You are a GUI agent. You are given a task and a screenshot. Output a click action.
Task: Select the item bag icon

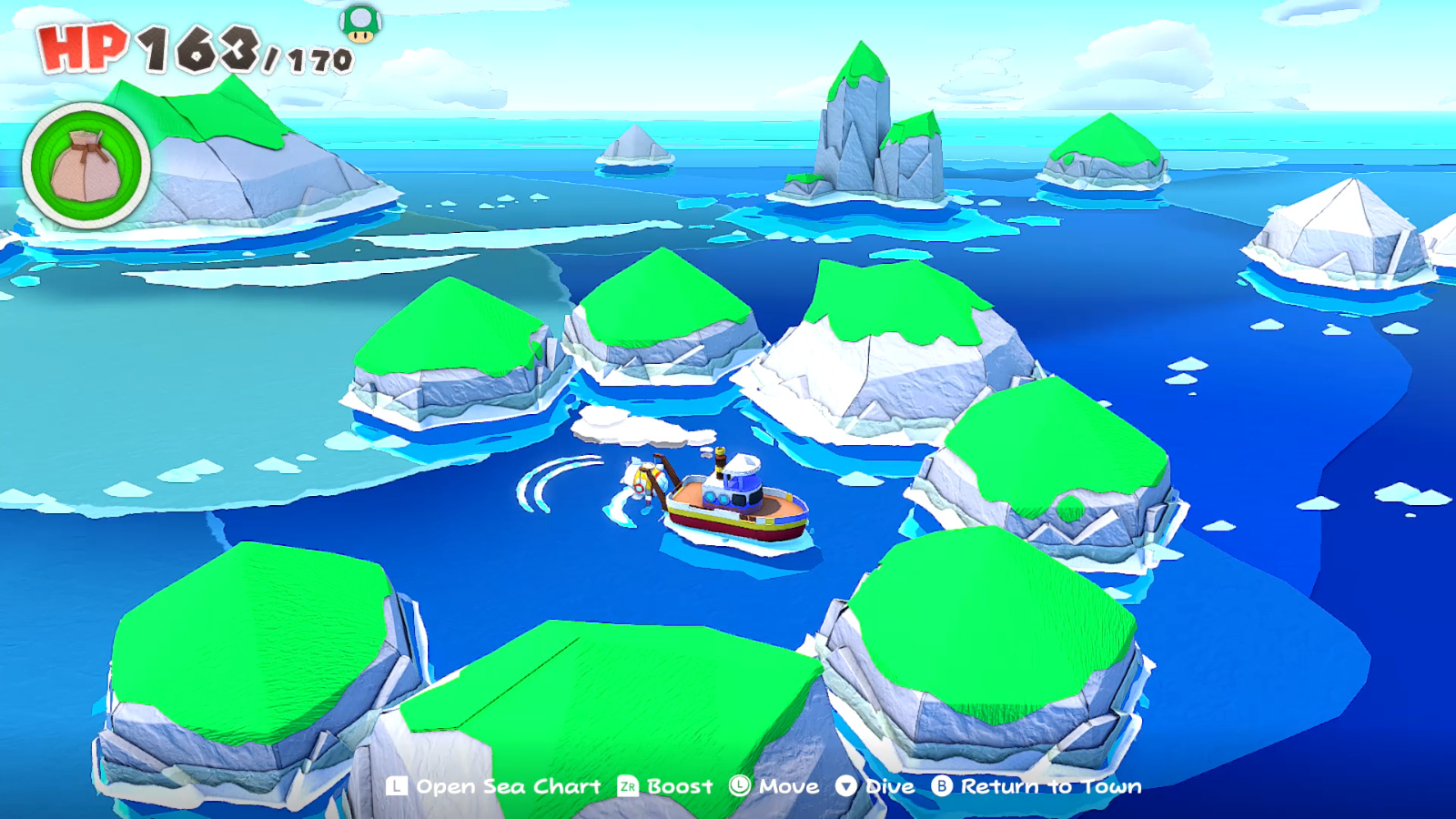(x=86, y=164)
